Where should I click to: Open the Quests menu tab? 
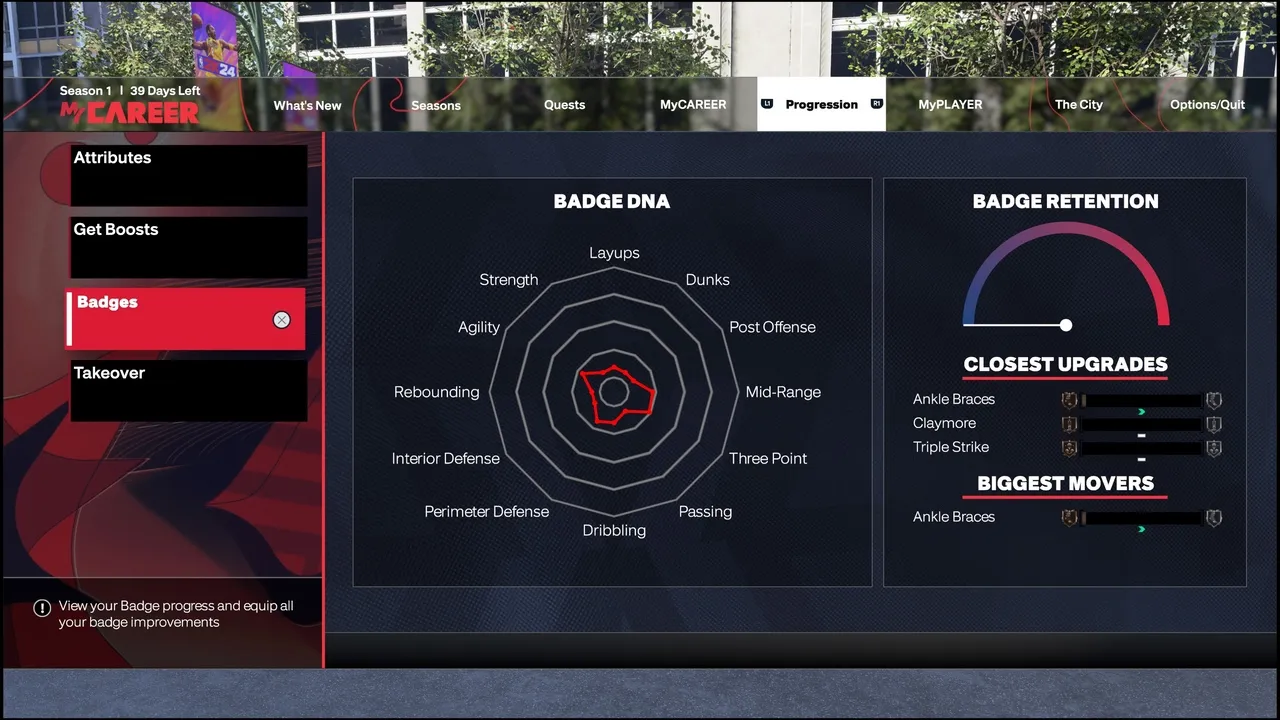(564, 104)
